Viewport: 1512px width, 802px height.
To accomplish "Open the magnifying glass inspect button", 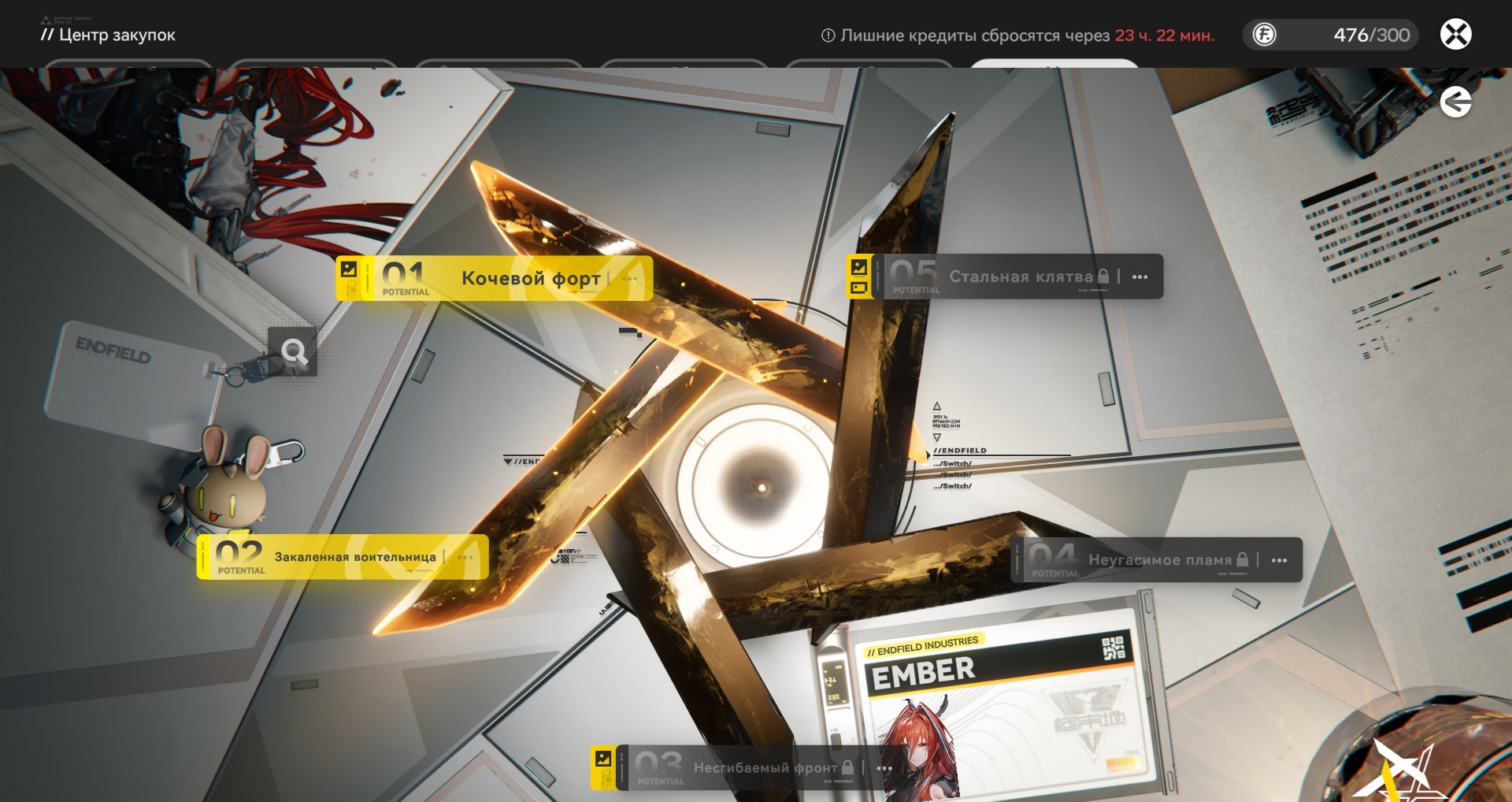I will coord(293,351).
